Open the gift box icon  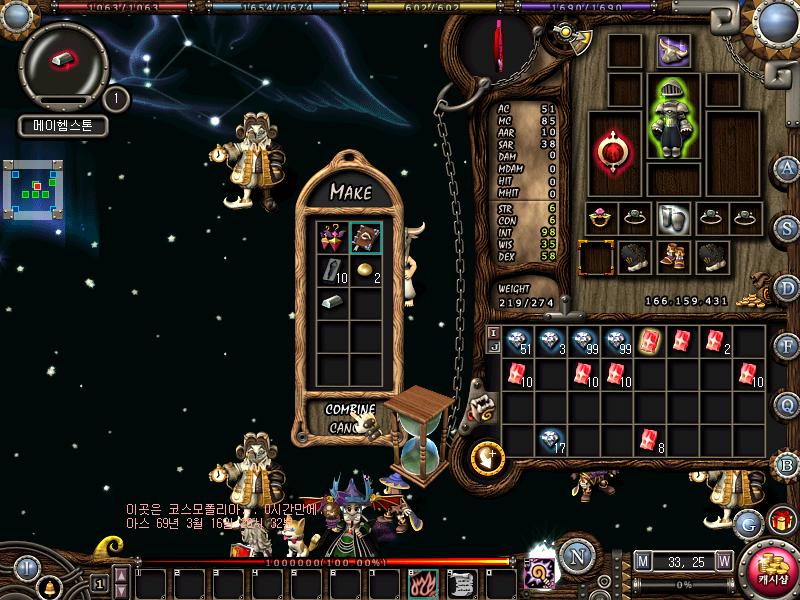[x=780, y=520]
